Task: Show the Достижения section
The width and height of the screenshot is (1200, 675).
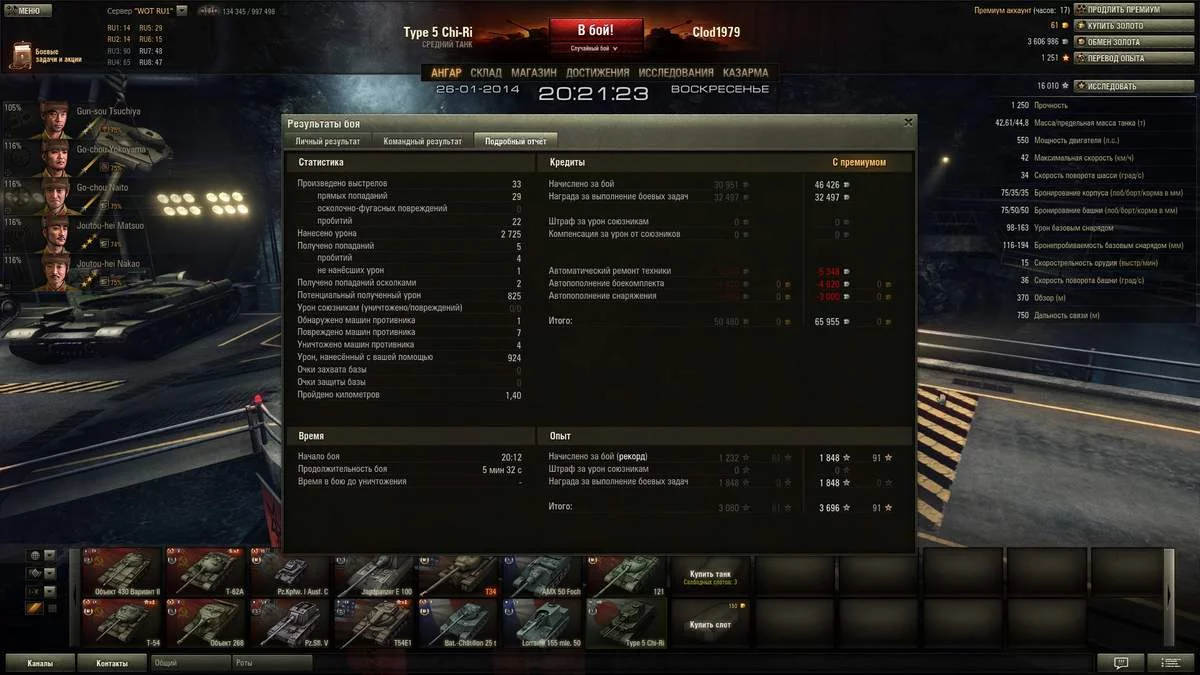Action: coord(597,73)
